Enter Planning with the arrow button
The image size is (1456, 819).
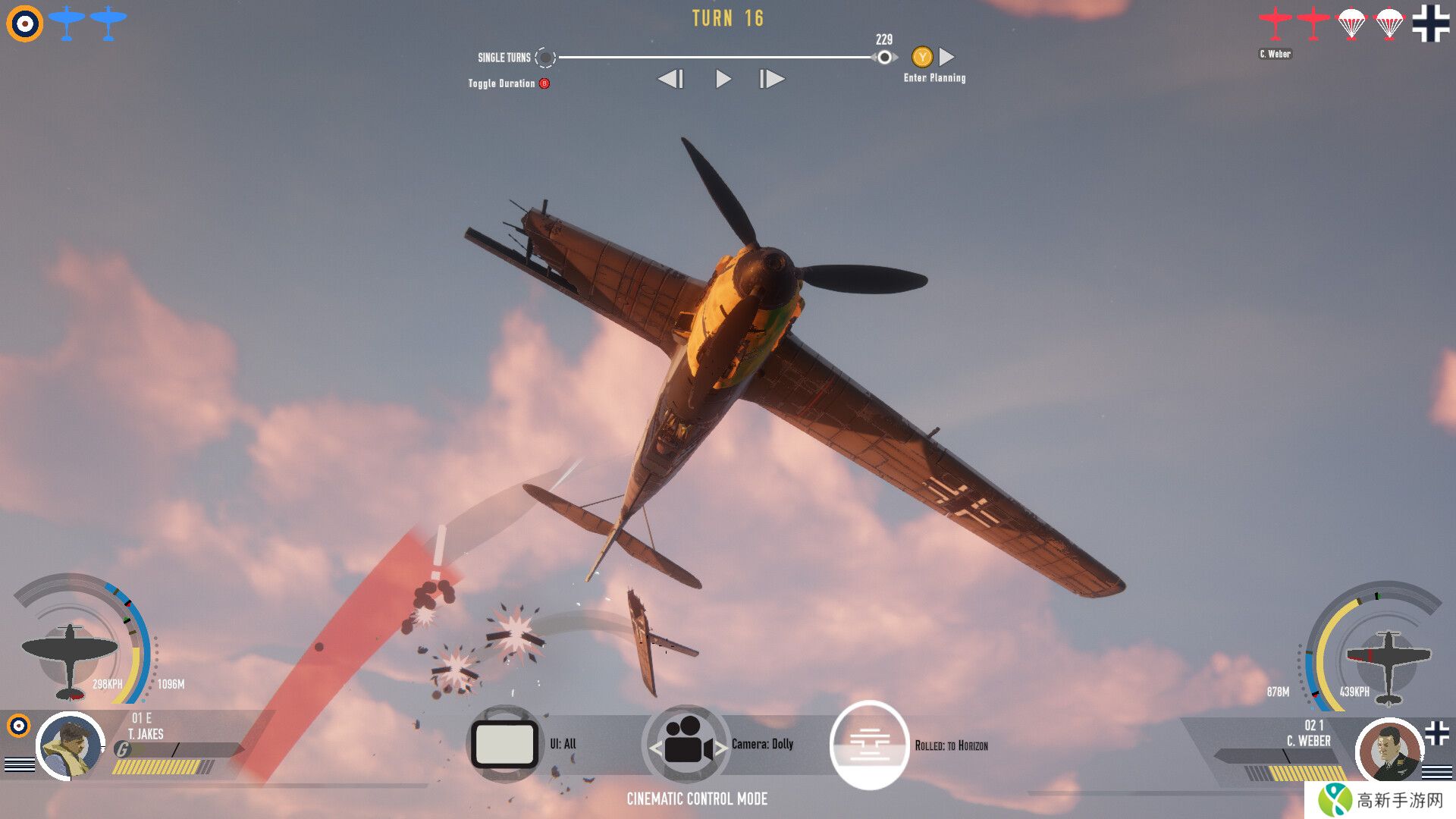click(946, 57)
